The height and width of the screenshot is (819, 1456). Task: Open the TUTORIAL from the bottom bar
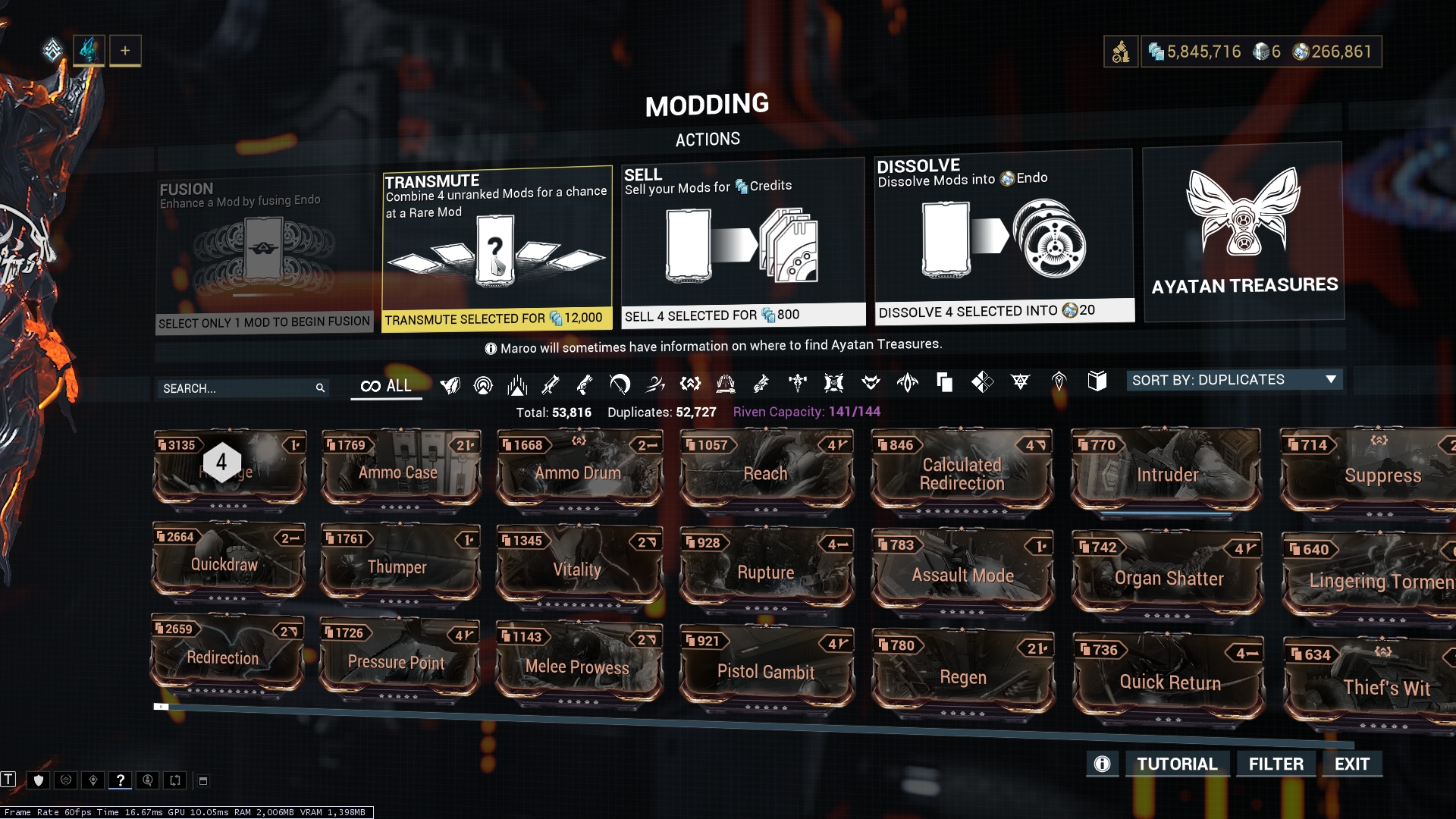1178,764
